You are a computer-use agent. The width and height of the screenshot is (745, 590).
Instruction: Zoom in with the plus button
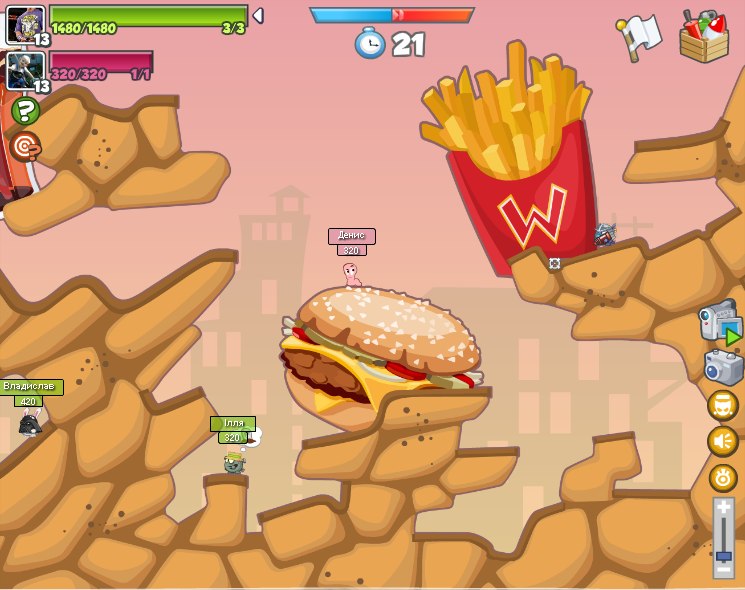[723, 507]
